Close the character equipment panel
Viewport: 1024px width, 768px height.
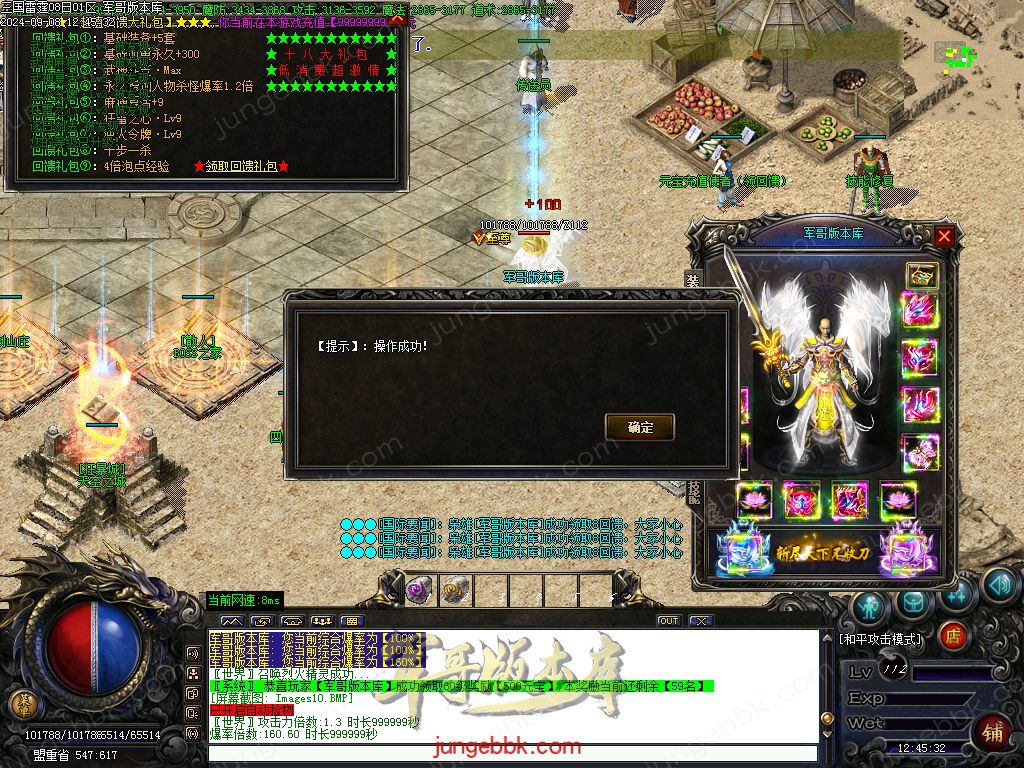[944, 236]
